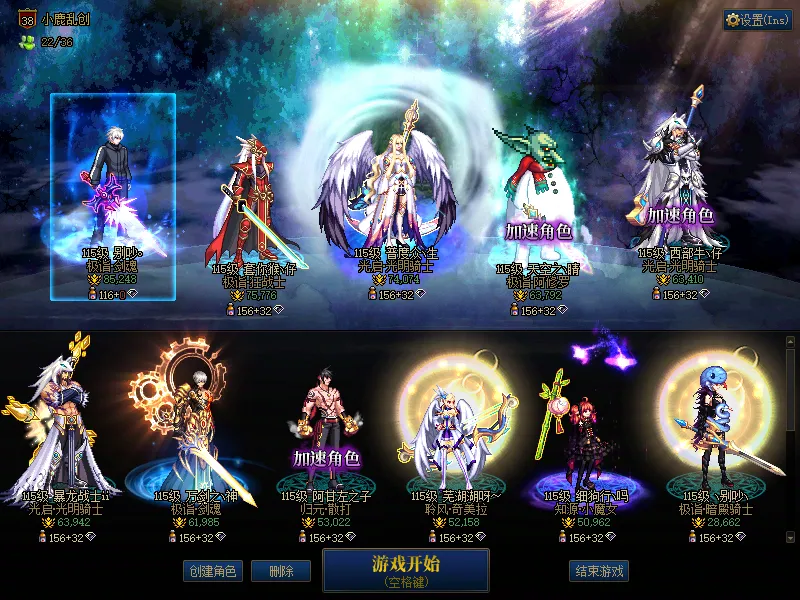The height and width of the screenshot is (600, 800).
Task: Select the 极诣·暗殿骑士 character with 28,662 fame
Action: click(x=718, y=430)
